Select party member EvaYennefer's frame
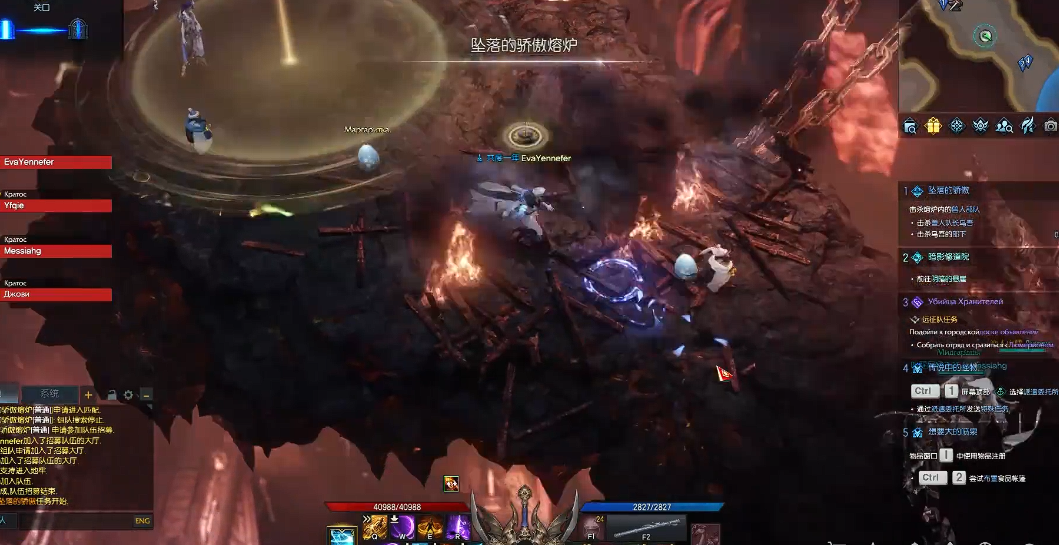1059x545 pixels. click(56, 162)
